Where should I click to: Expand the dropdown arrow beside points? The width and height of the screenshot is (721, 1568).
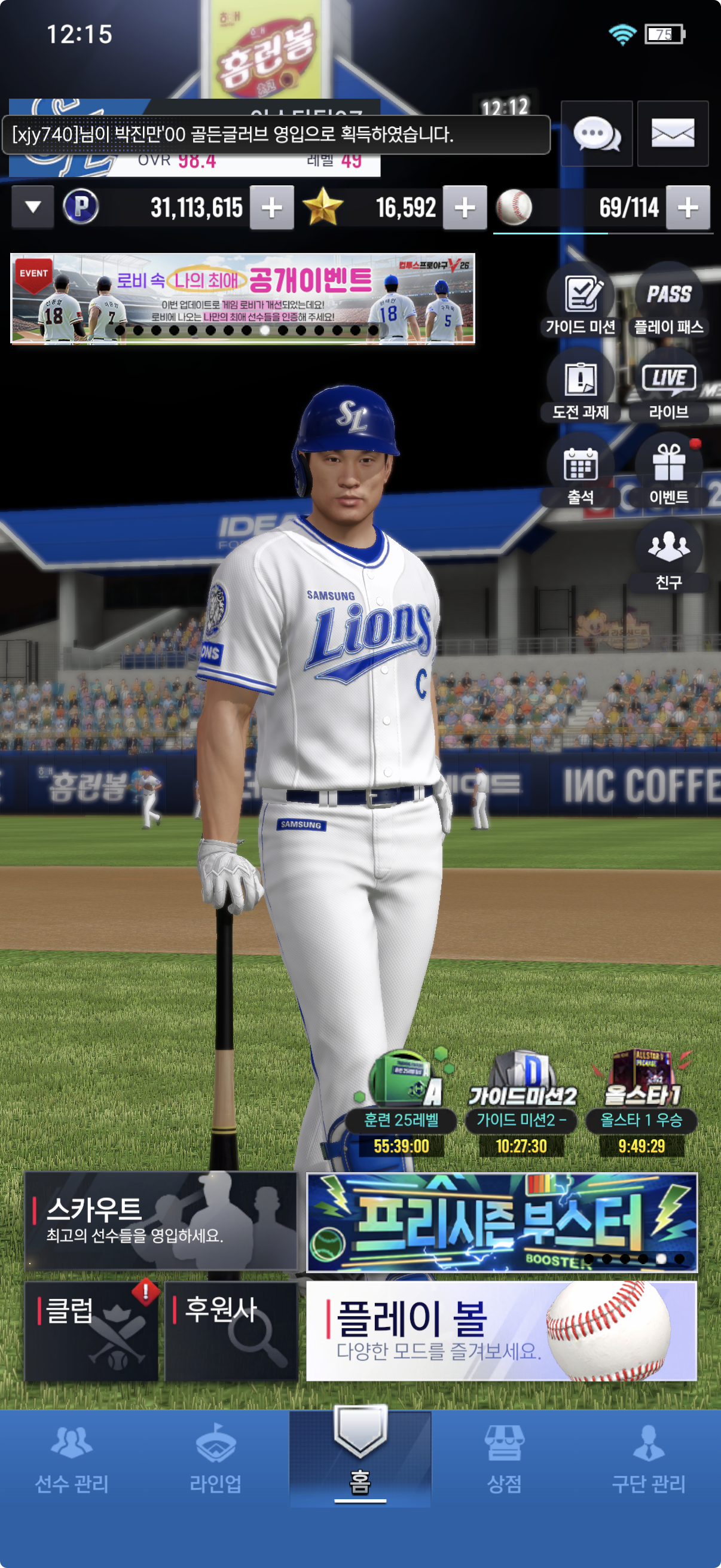click(x=33, y=208)
